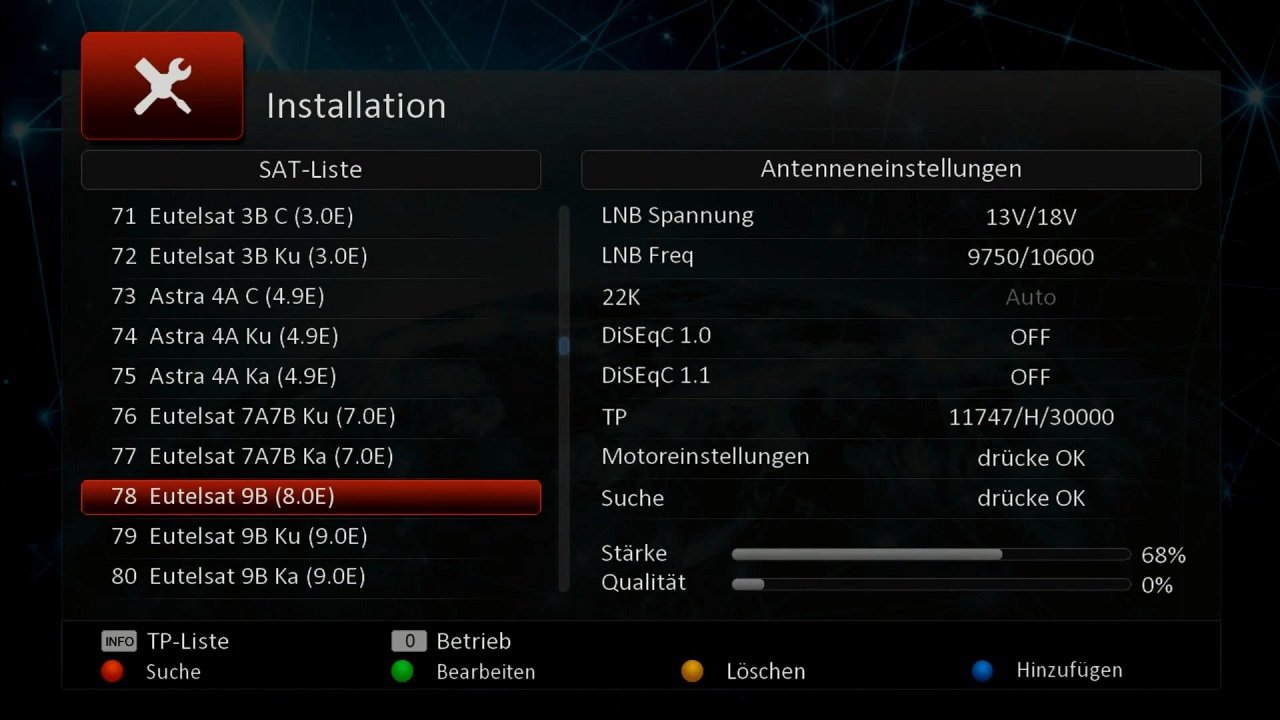Click the 0 key icon for Betrieb

coord(410,641)
